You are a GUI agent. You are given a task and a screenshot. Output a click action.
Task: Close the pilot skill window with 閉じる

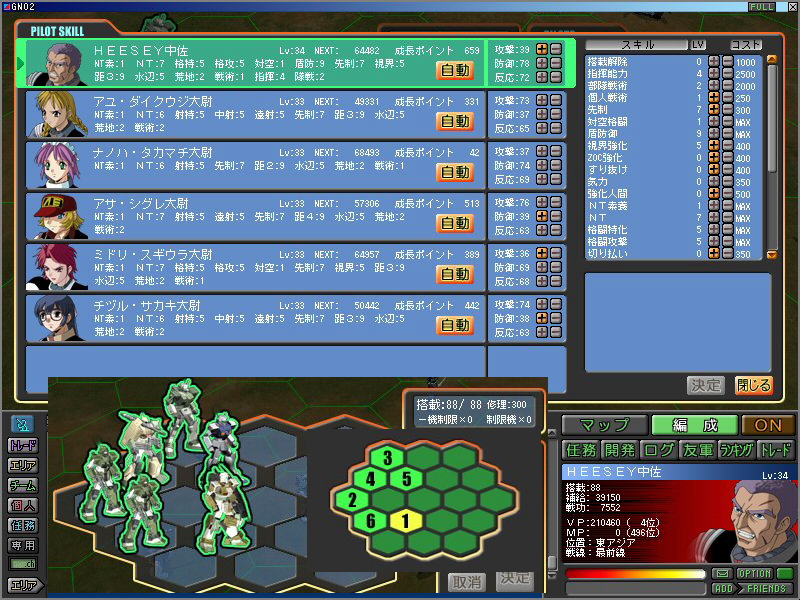click(x=753, y=385)
